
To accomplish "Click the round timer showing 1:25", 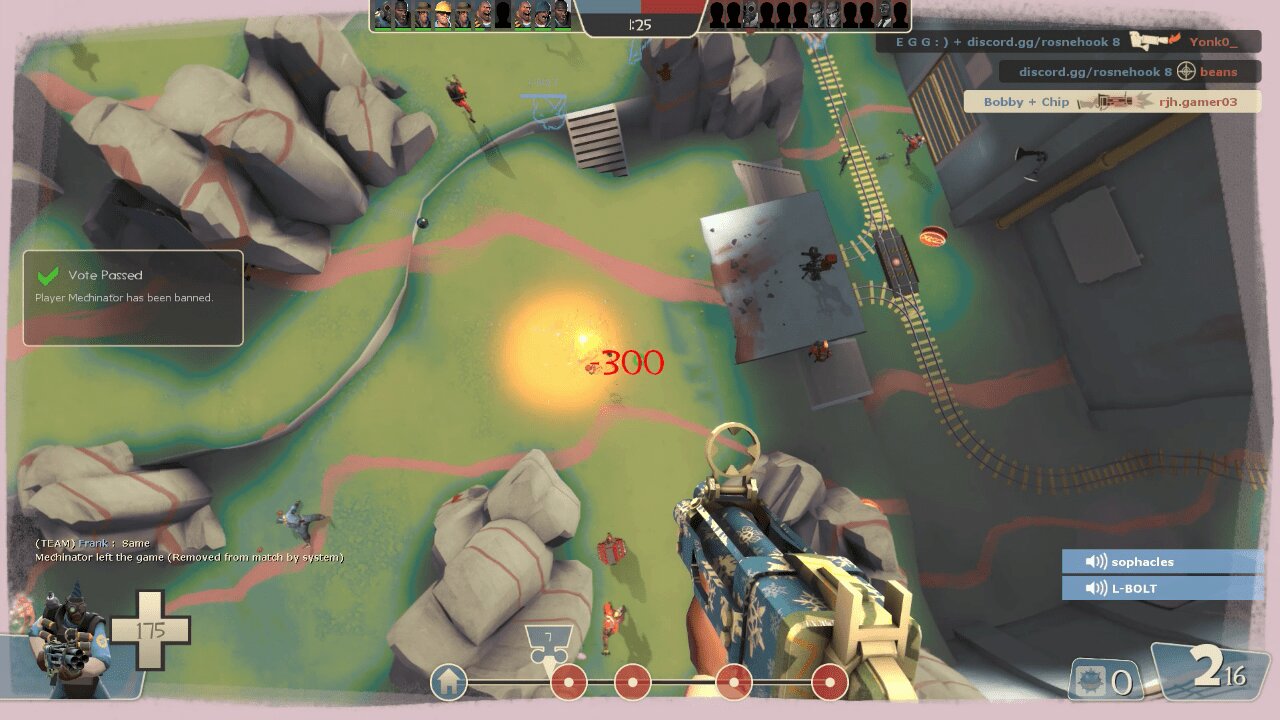I will (641, 24).
